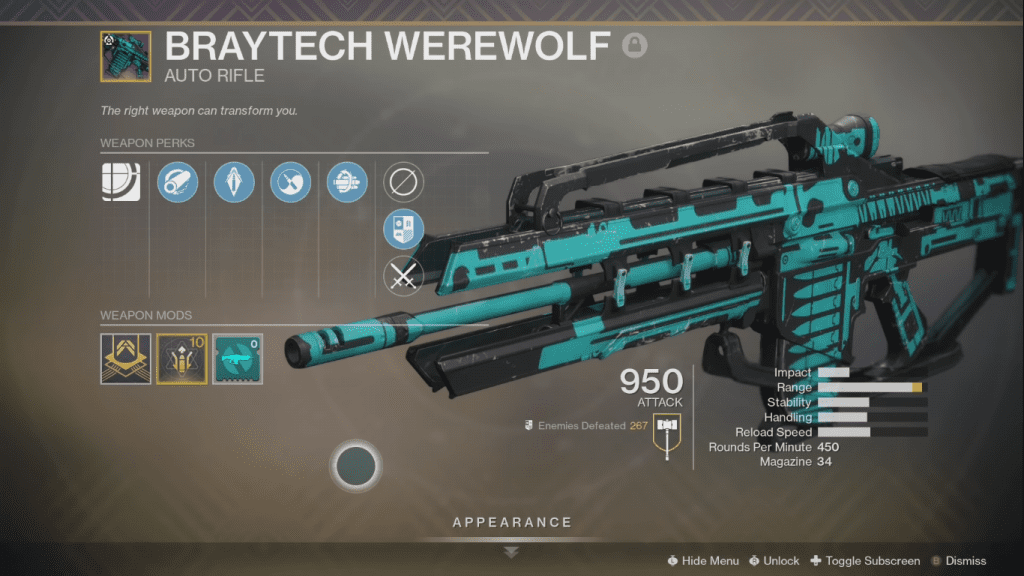Open the teal rifle ornament slot
This screenshot has width=1024, height=576.
[x=237, y=359]
